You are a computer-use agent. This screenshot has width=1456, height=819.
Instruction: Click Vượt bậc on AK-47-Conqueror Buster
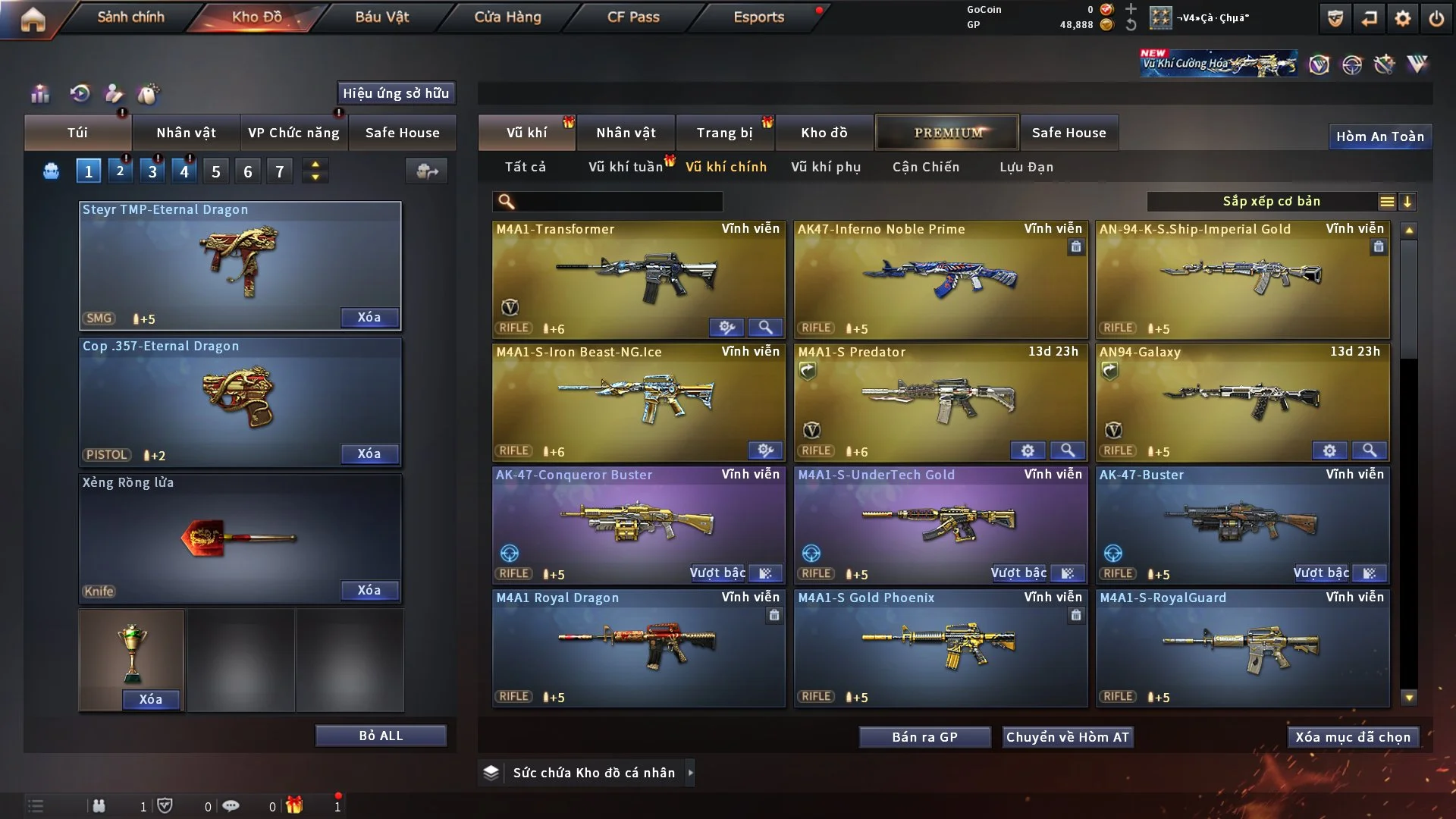pos(717,573)
